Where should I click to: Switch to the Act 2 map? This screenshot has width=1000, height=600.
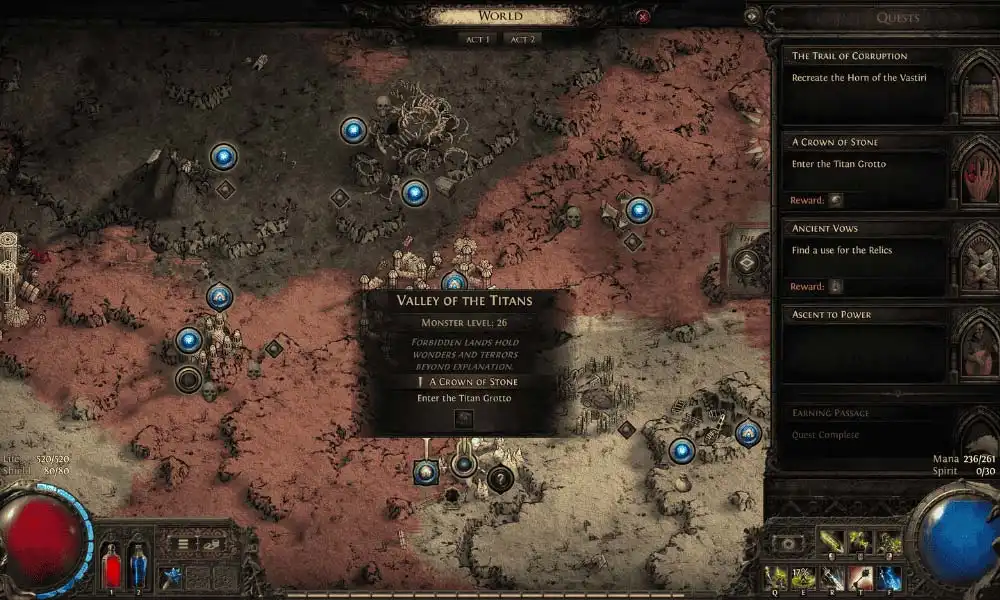click(520, 39)
